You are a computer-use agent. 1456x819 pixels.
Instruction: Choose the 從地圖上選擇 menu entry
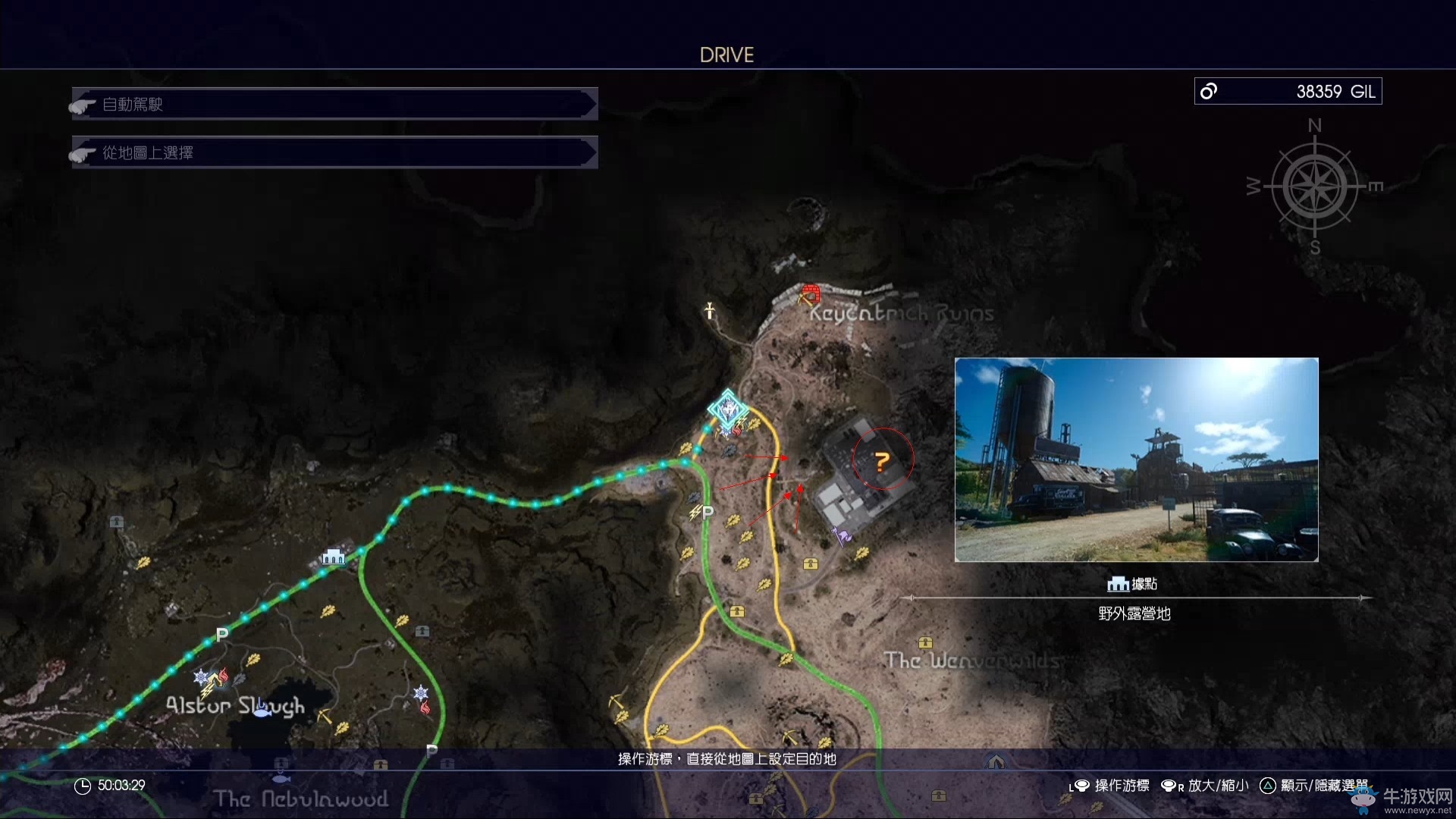pos(334,152)
